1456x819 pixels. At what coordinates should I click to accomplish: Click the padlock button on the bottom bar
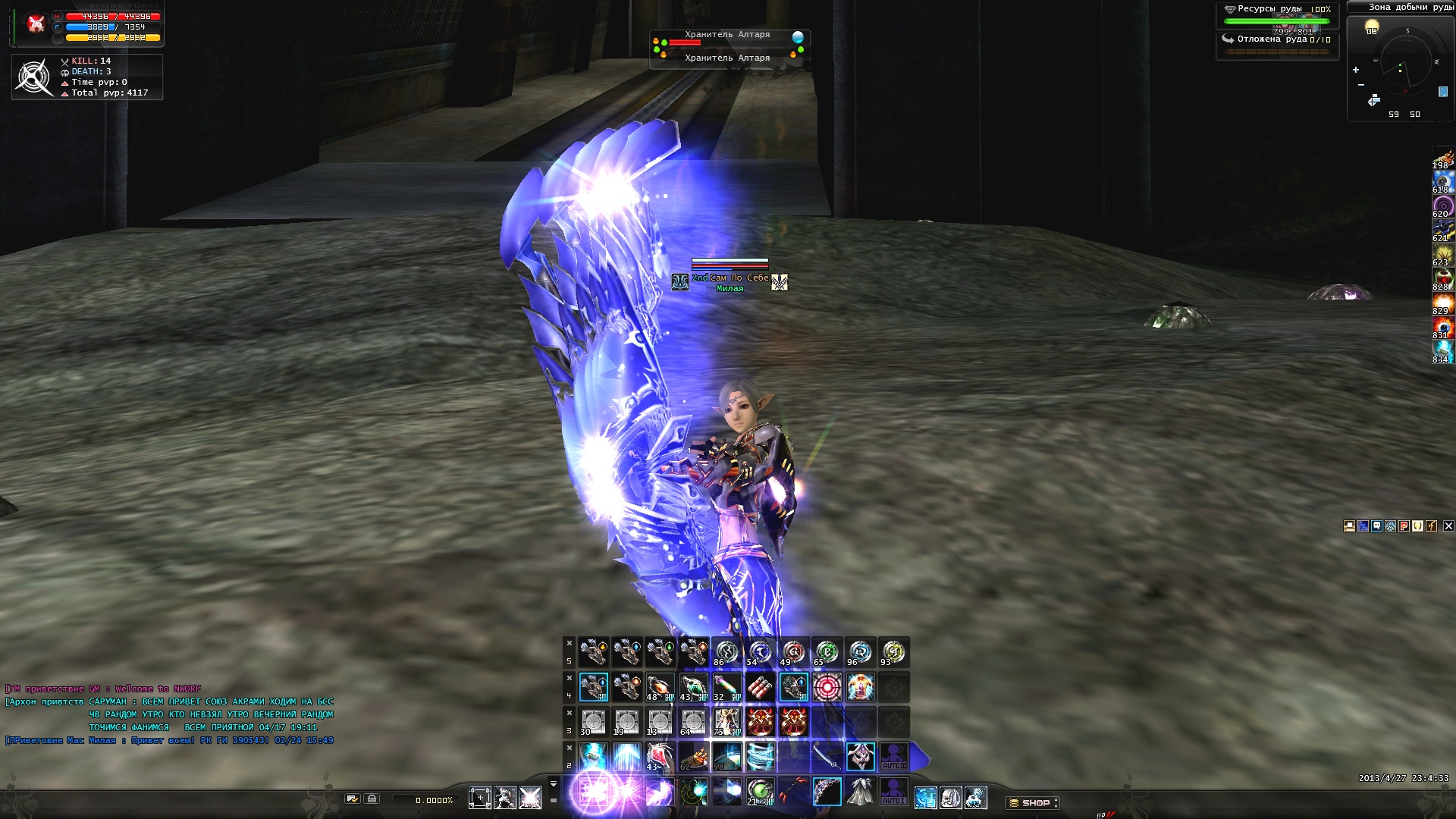(x=372, y=799)
